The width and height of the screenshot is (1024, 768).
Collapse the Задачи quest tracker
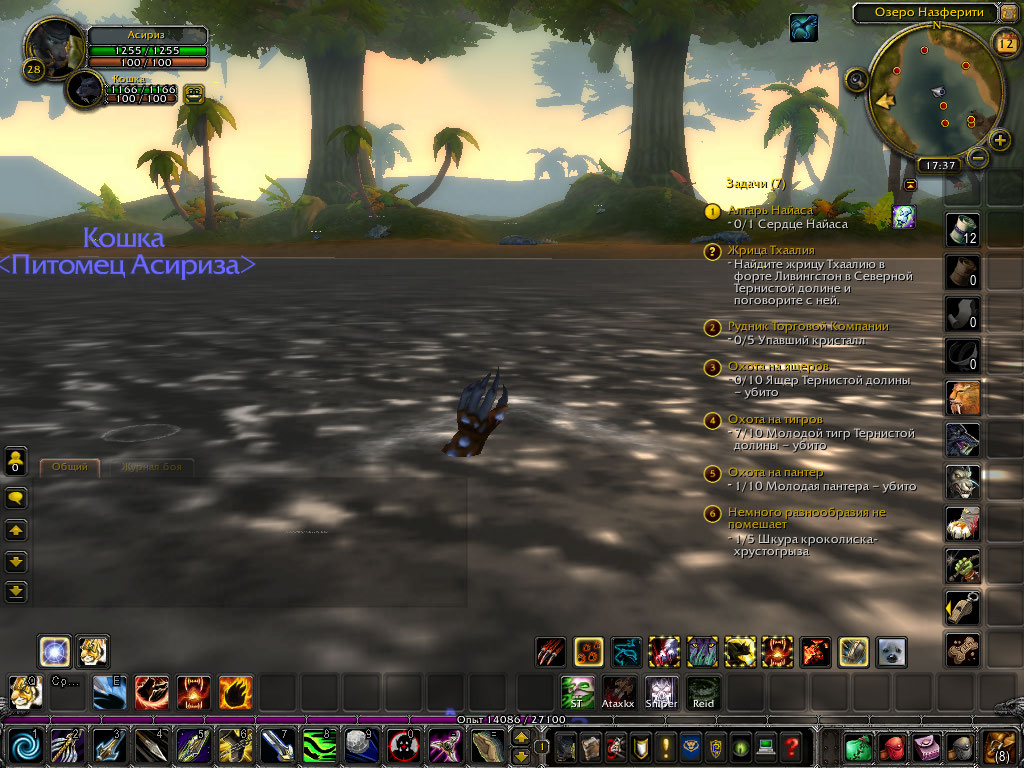tap(910, 185)
